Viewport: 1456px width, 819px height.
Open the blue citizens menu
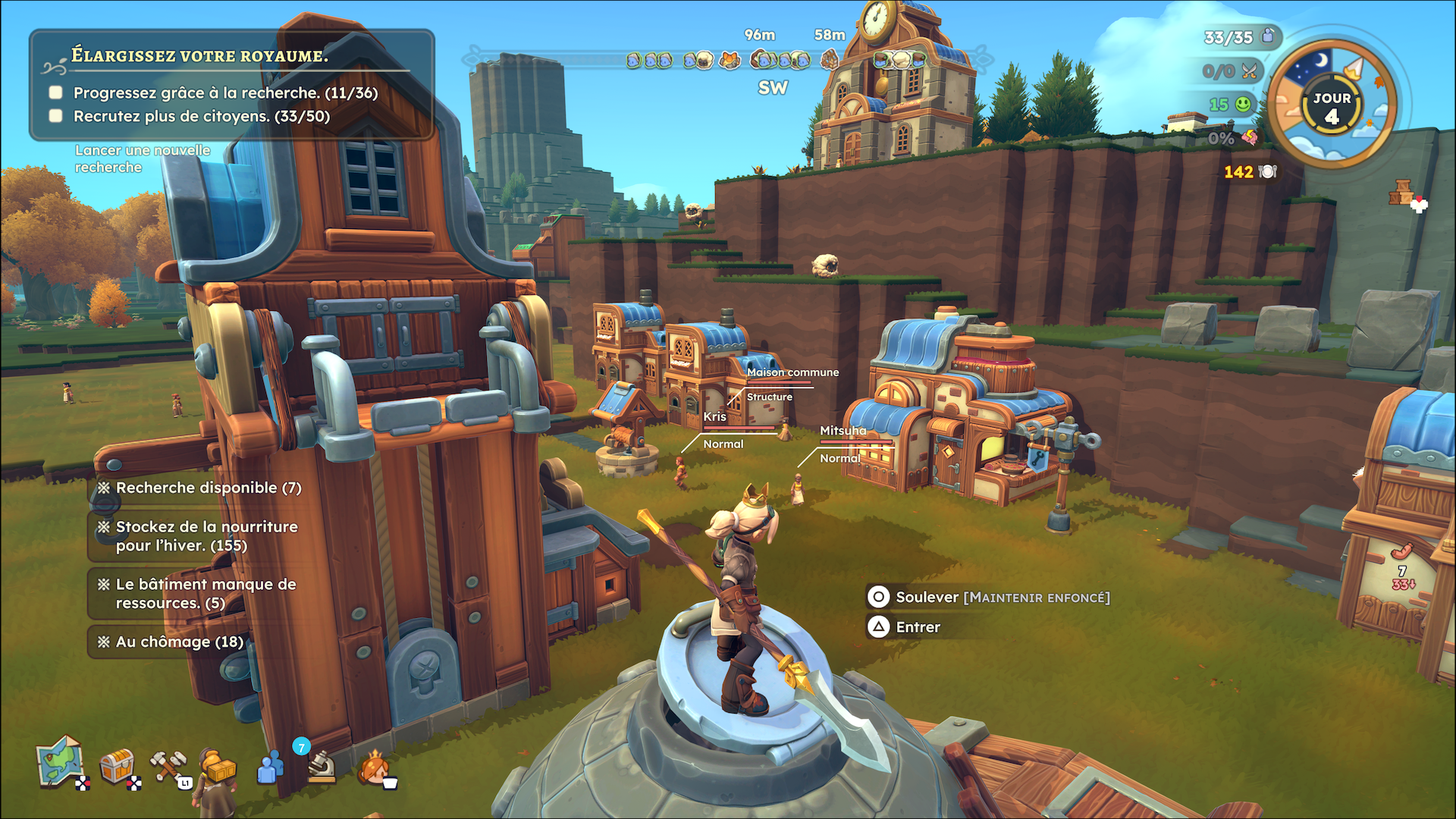click(x=270, y=767)
